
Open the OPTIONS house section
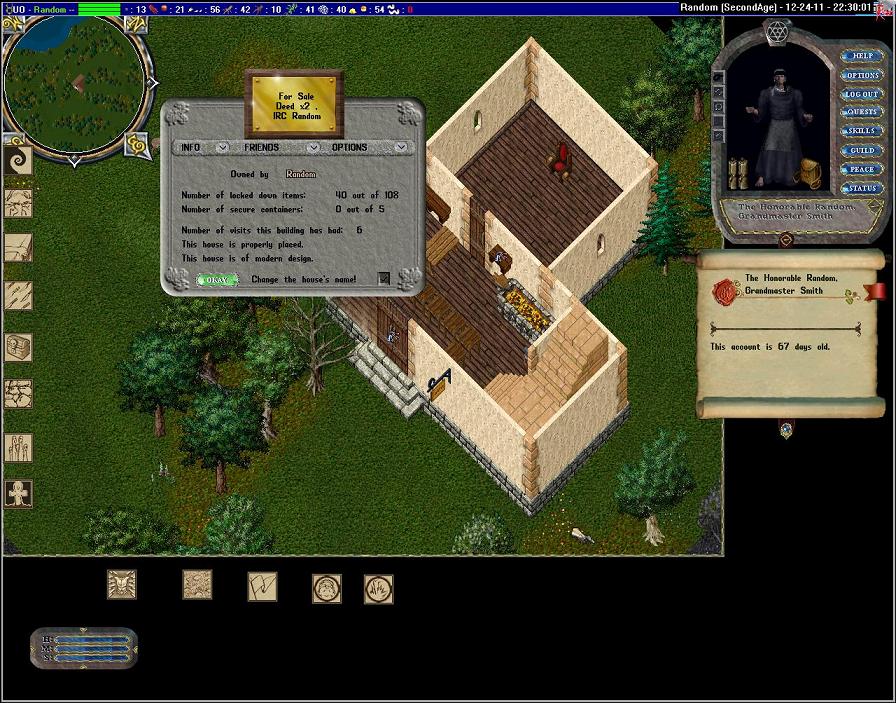pos(349,147)
